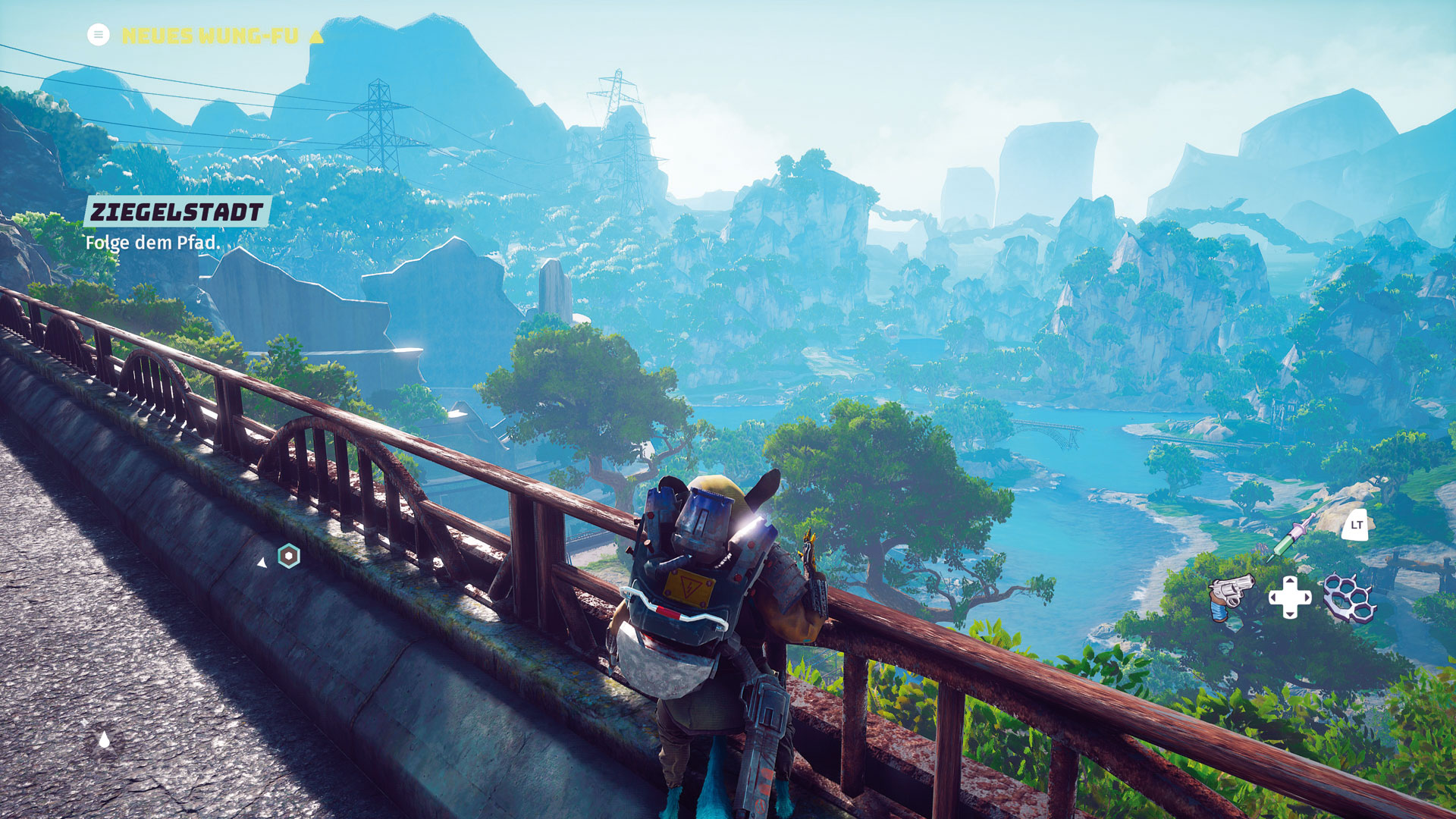
Task: Choose the revolver weapon icon
Action: [x=1230, y=596]
